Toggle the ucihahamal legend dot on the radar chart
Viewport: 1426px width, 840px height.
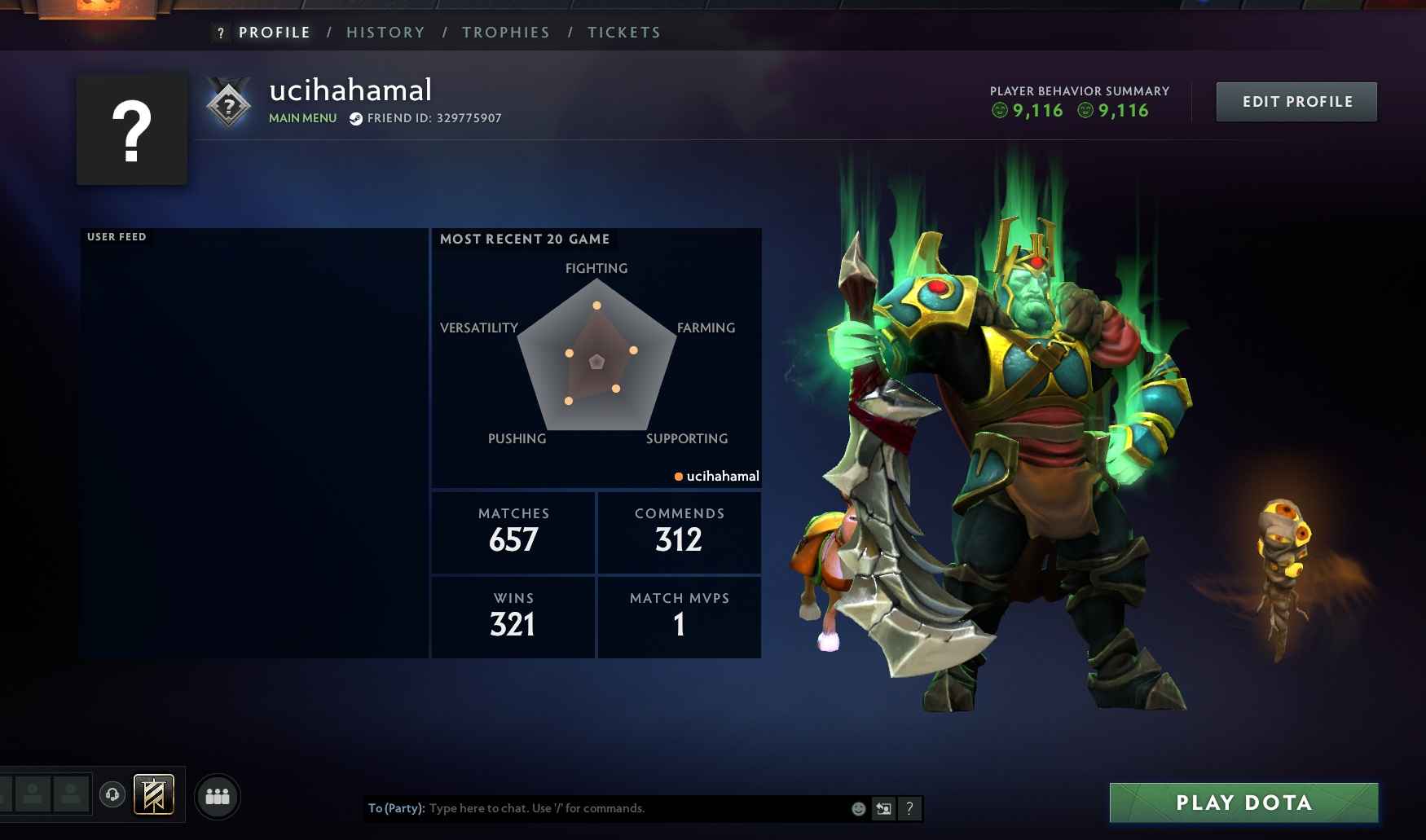click(679, 475)
